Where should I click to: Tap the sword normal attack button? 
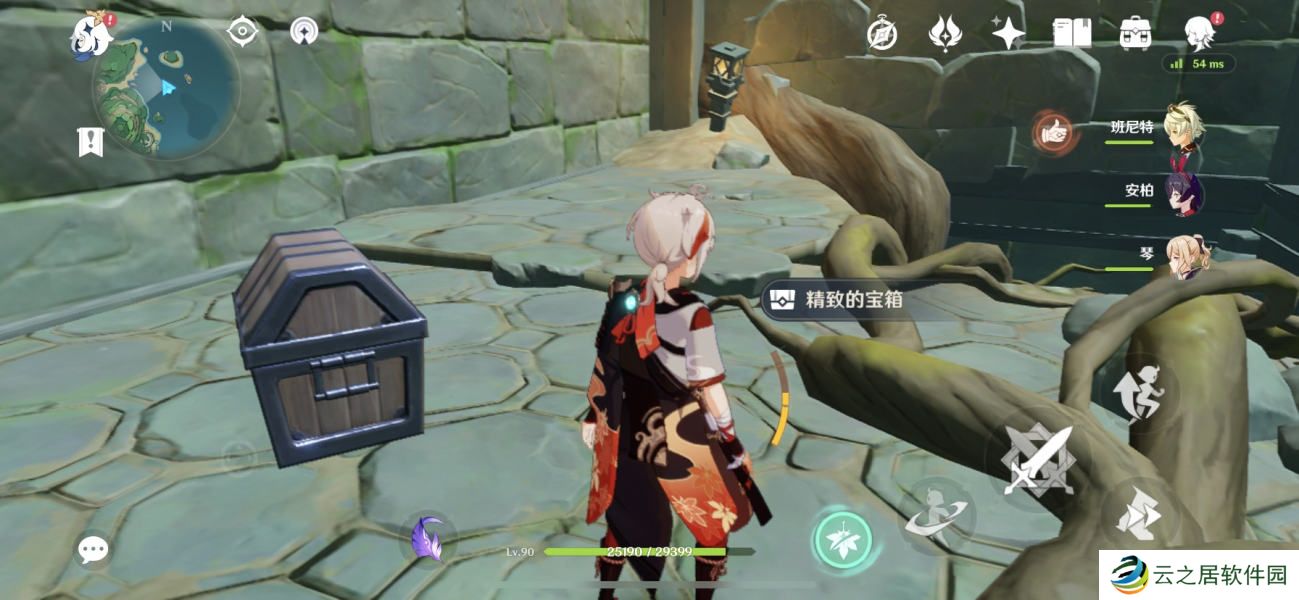(1036, 461)
